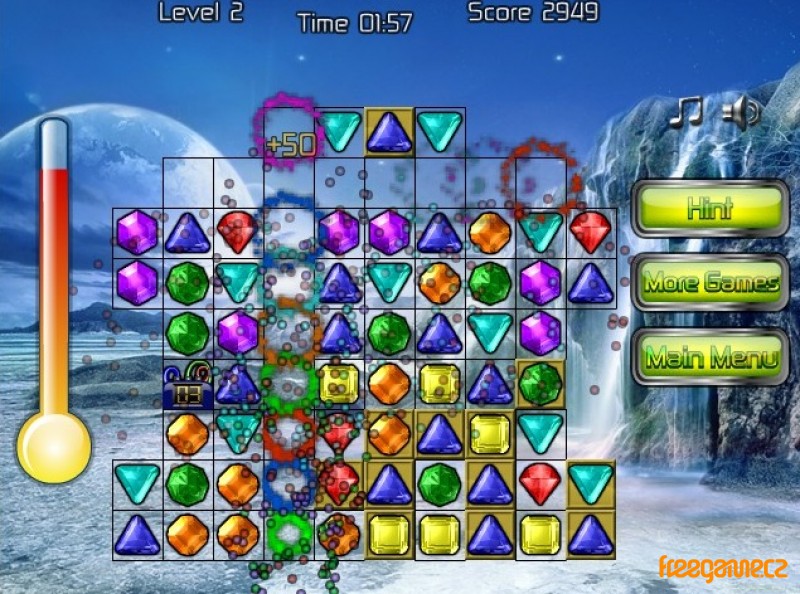The image size is (800, 594).
Task: Open the More Games link
Action: coord(710,283)
